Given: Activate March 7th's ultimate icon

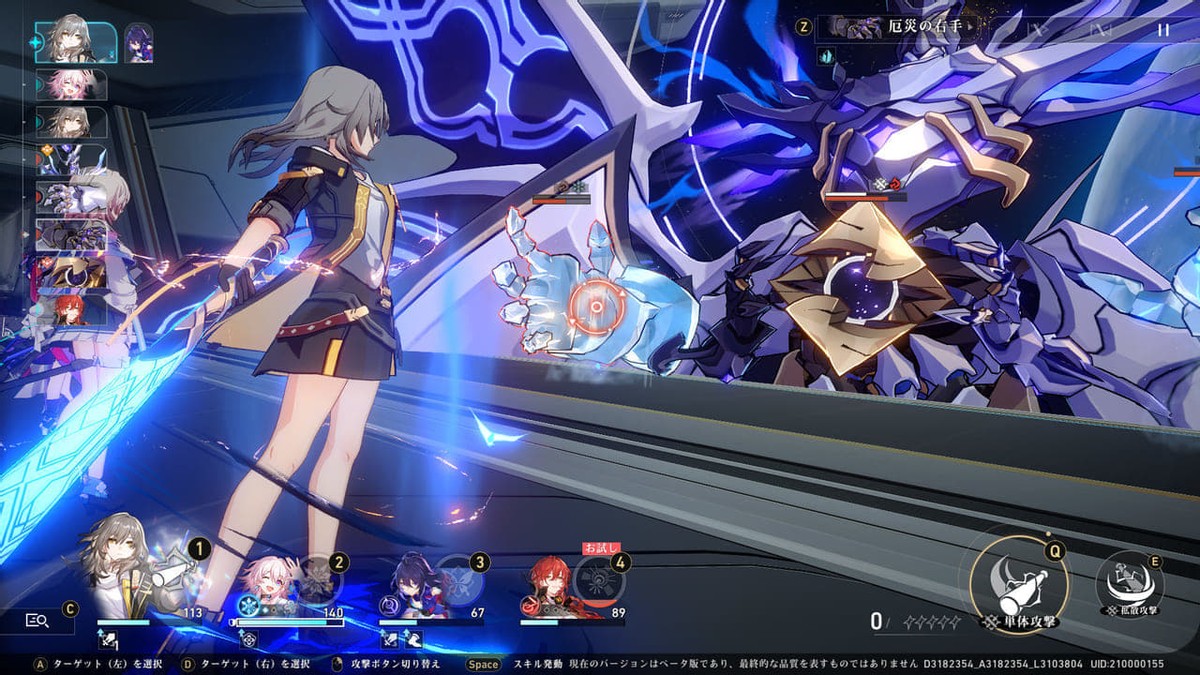Looking at the screenshot, I should point(318,578).
